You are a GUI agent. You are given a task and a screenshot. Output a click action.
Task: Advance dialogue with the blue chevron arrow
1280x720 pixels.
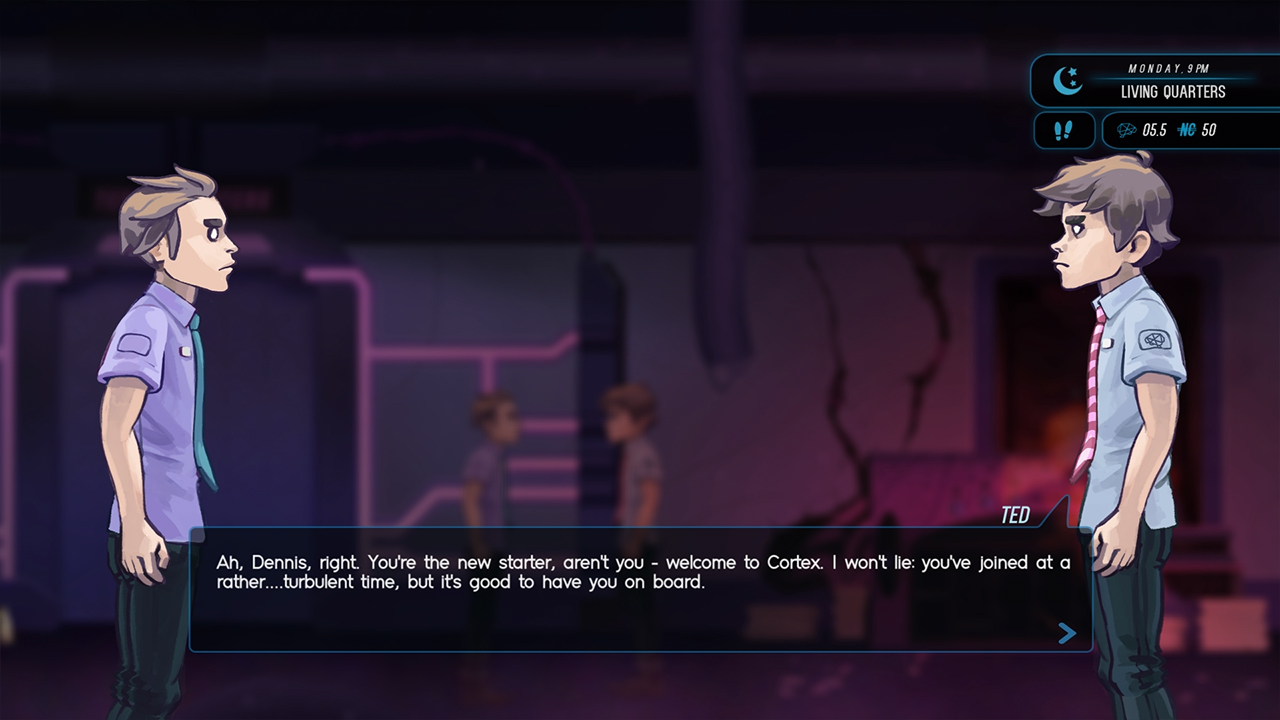(1065, 633)
